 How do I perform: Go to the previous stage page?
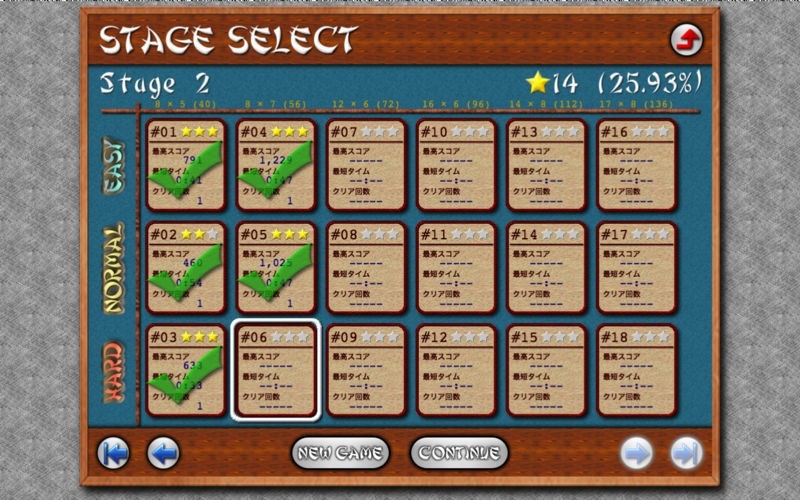163,453
